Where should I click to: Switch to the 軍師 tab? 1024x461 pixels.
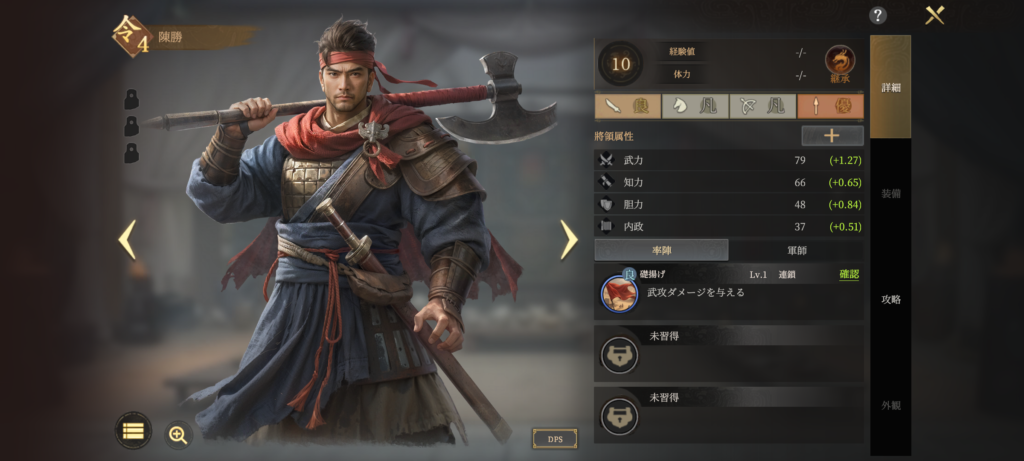click(x=796, y=250)
